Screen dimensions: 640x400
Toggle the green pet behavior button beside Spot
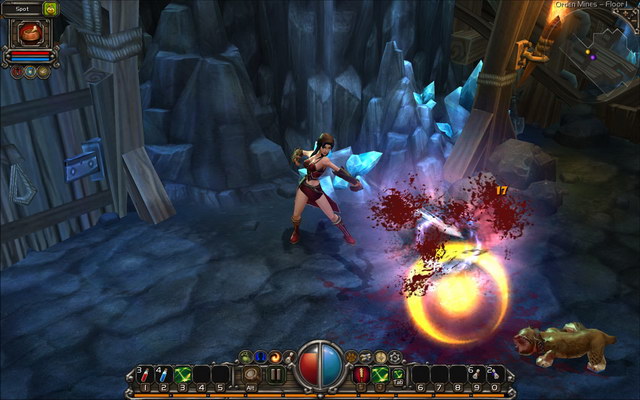[x=51, y=8]
